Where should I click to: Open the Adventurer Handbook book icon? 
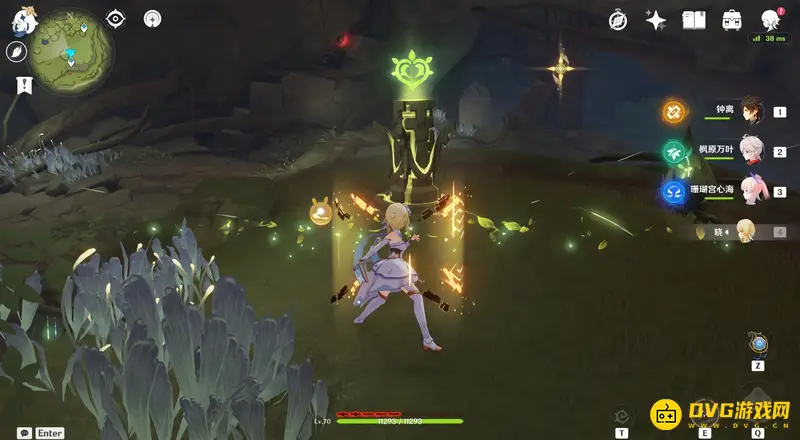pos(694,20)
